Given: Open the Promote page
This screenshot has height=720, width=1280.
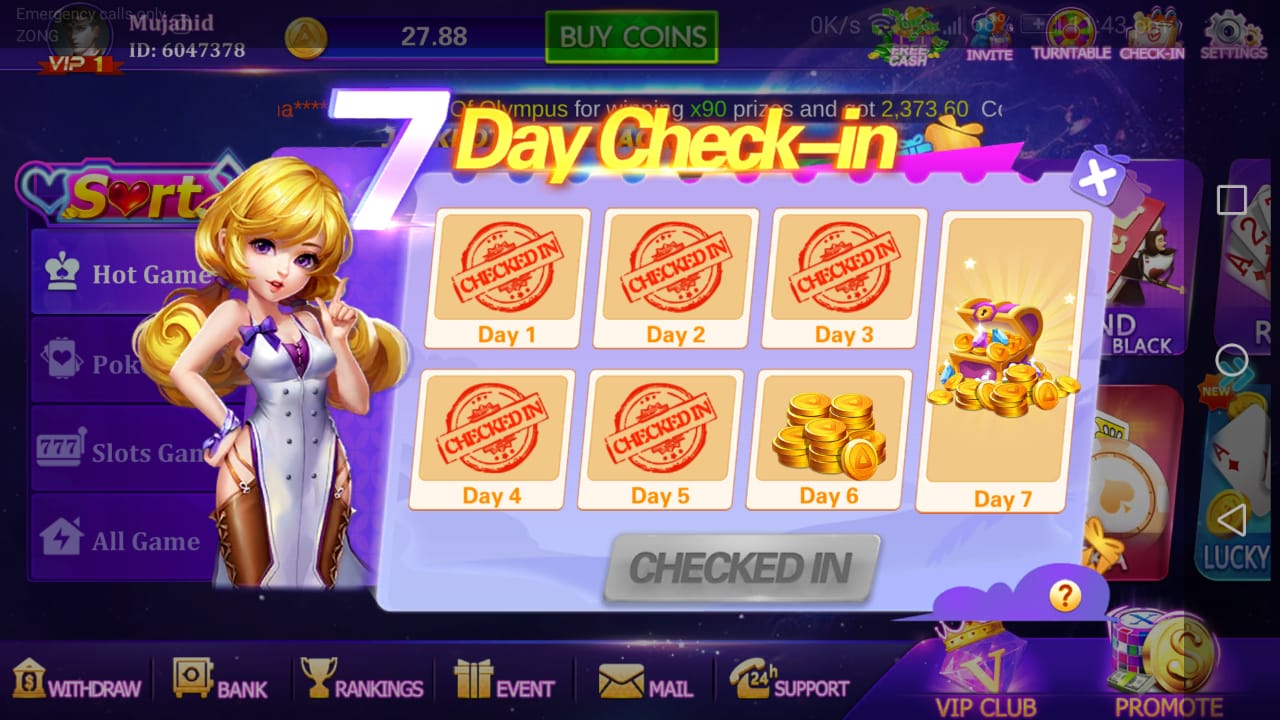Looking at the screenshot, I should [1169, 665].
